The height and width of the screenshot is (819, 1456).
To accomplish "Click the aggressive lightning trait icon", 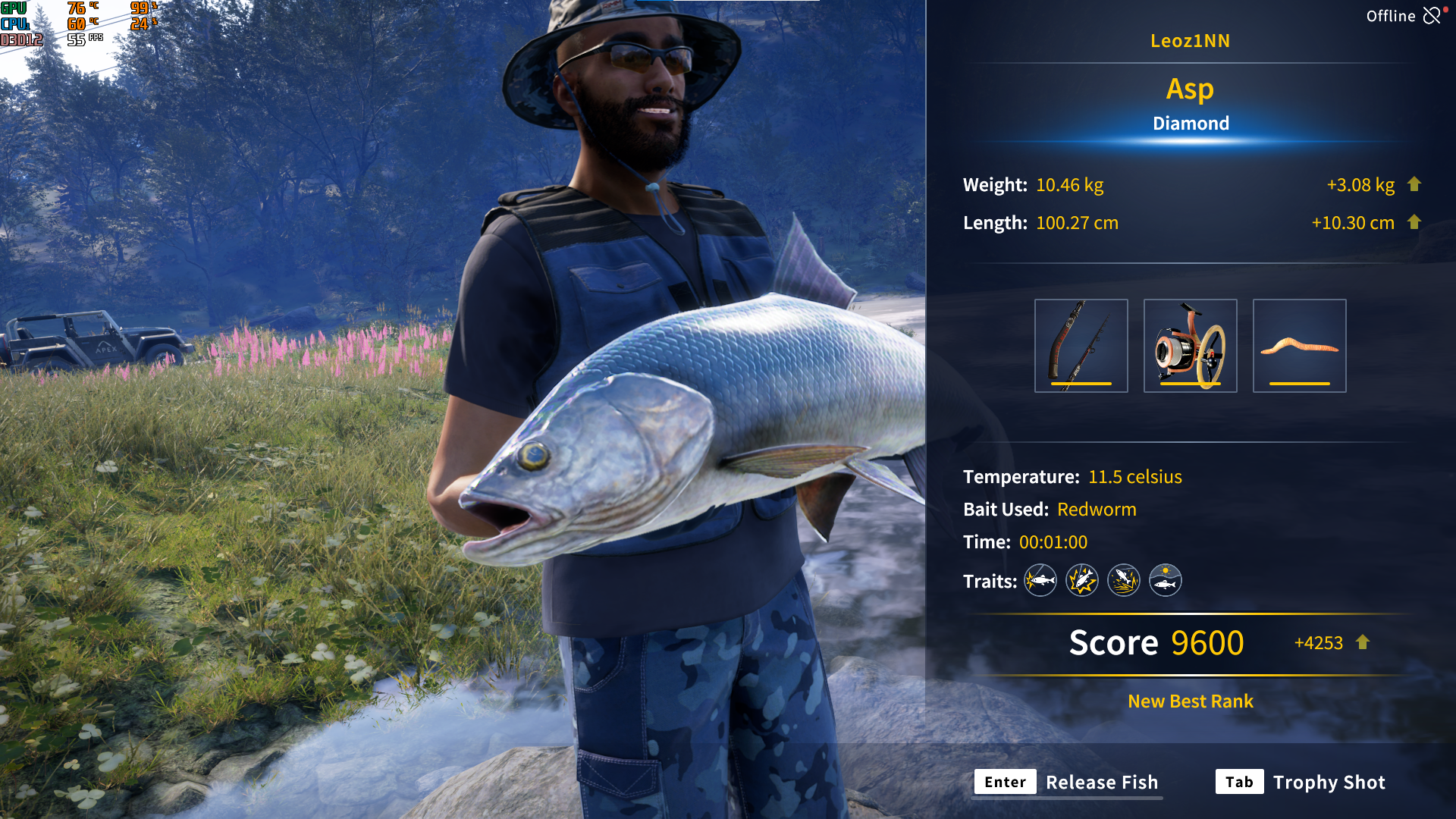I will [x=1081, y=580].
